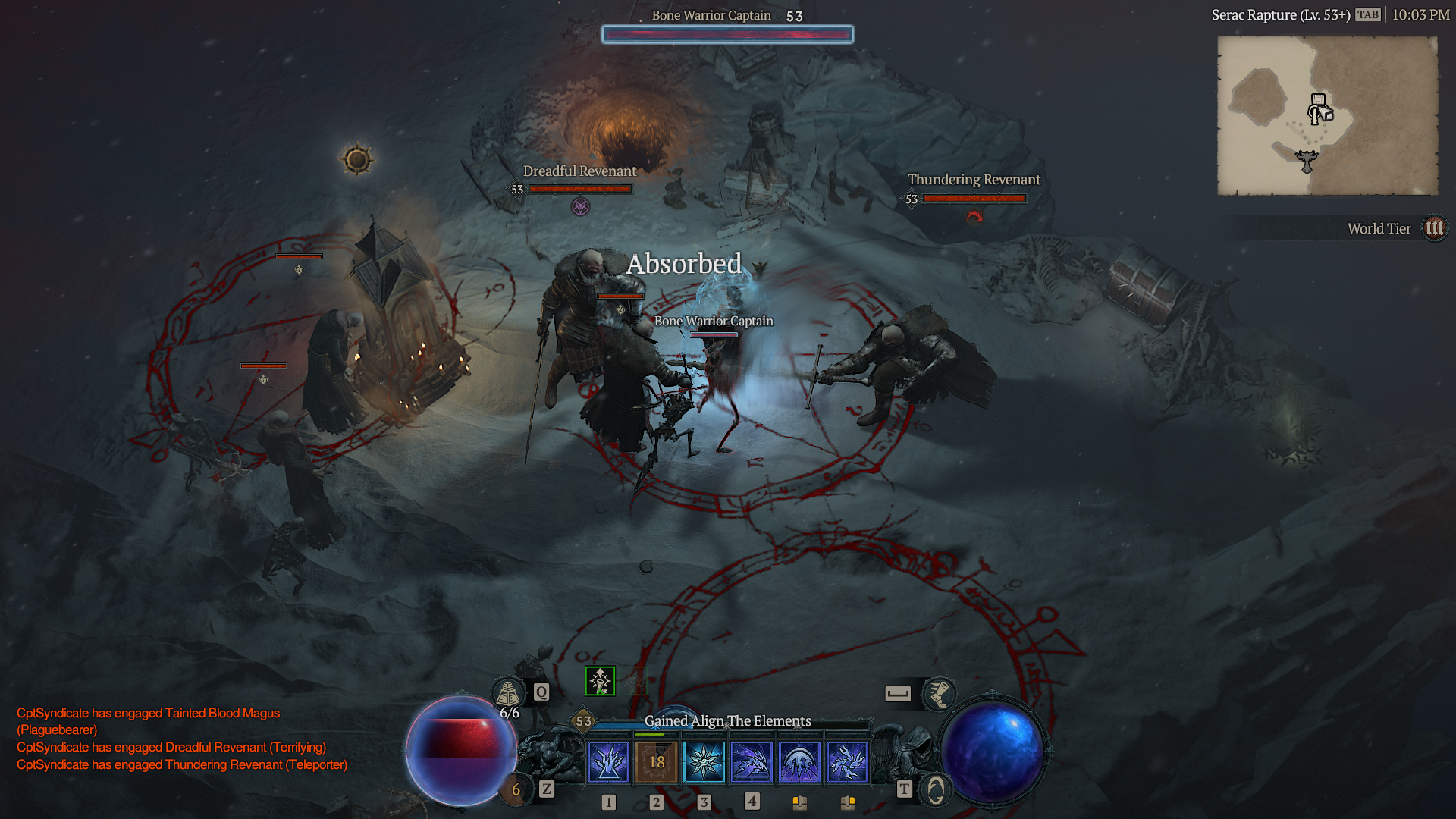Select the boots evade icon on the action bar
1456x819 pixels.
point(940,694)
